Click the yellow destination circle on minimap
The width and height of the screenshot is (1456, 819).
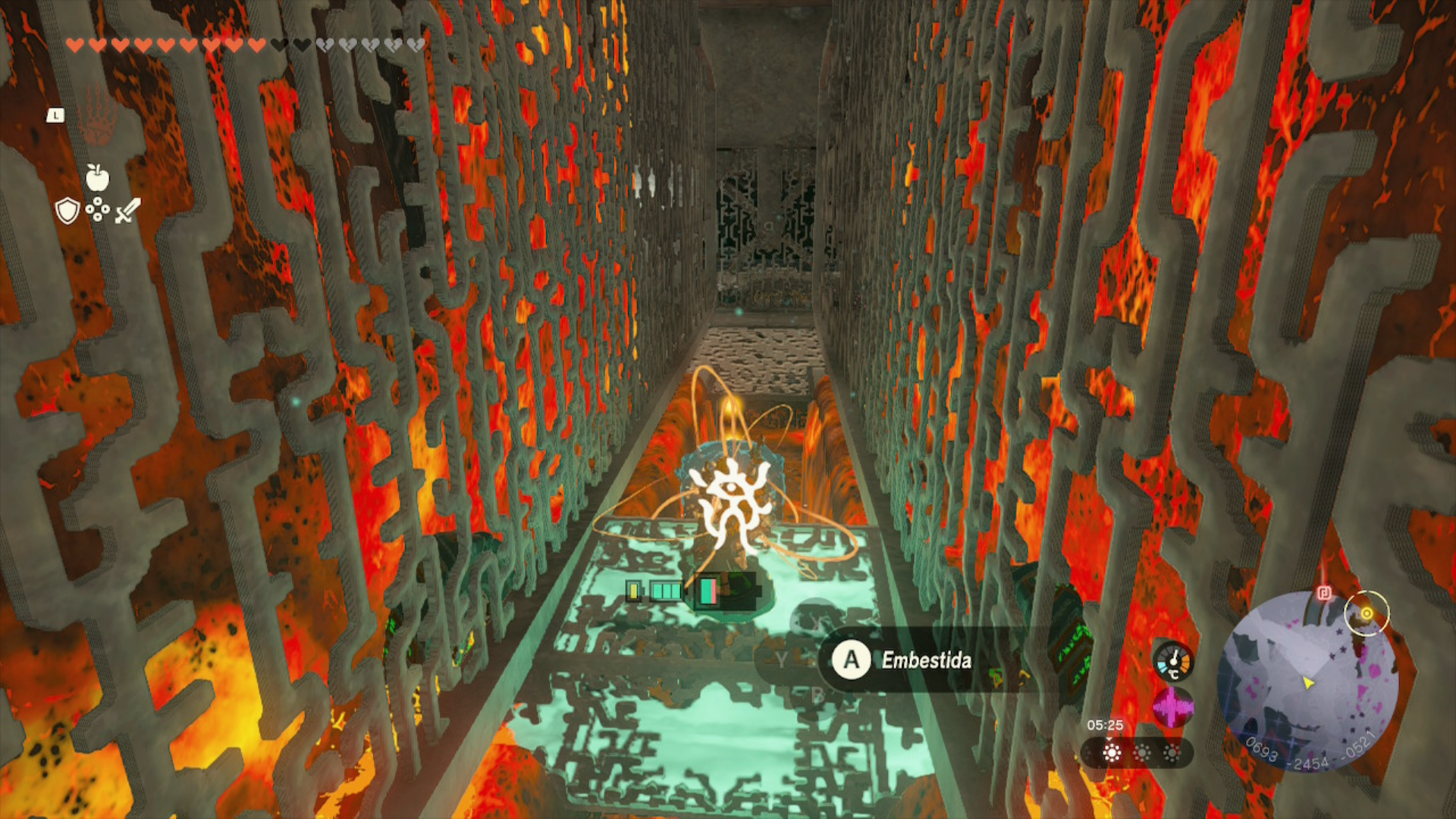[1366, 613]
